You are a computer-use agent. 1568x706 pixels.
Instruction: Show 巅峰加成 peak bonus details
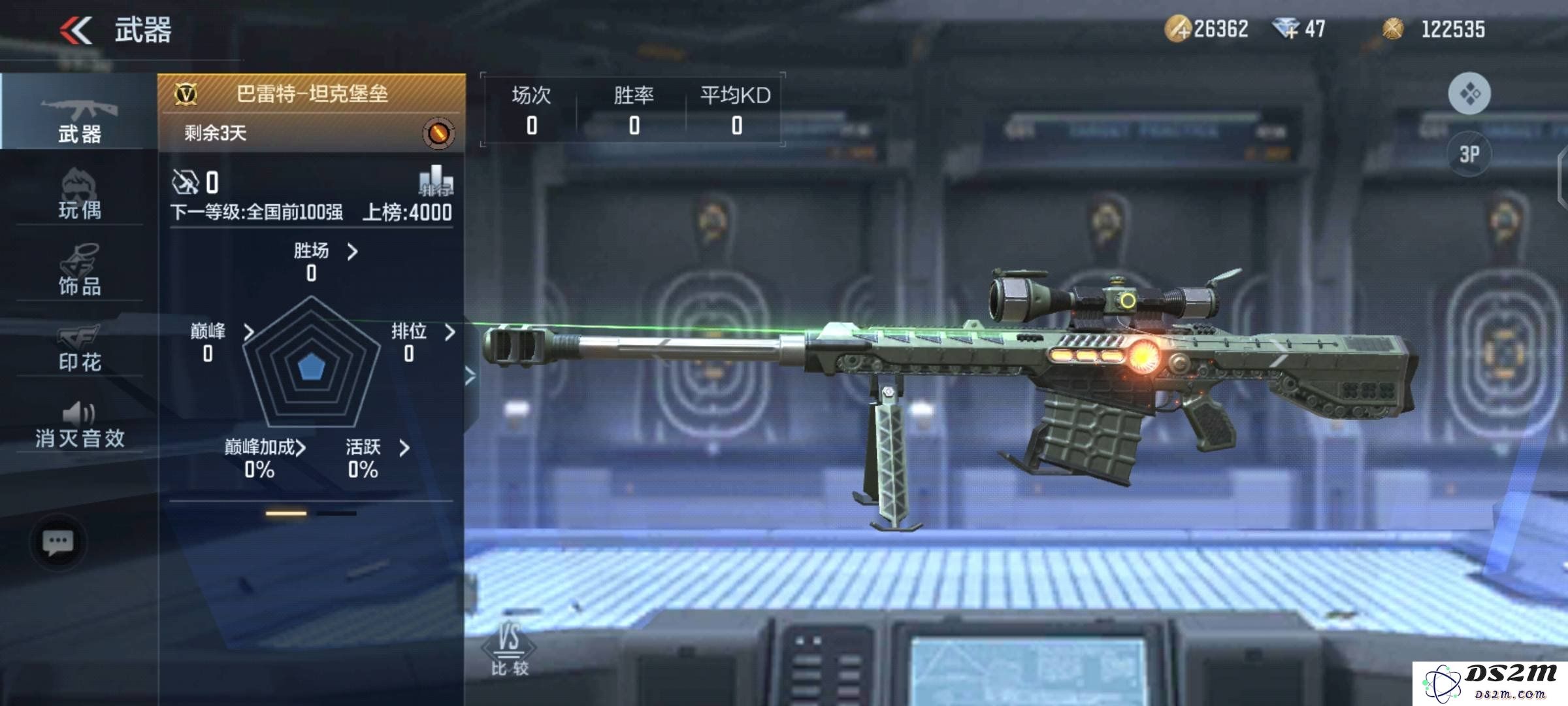tap(265, 448)
